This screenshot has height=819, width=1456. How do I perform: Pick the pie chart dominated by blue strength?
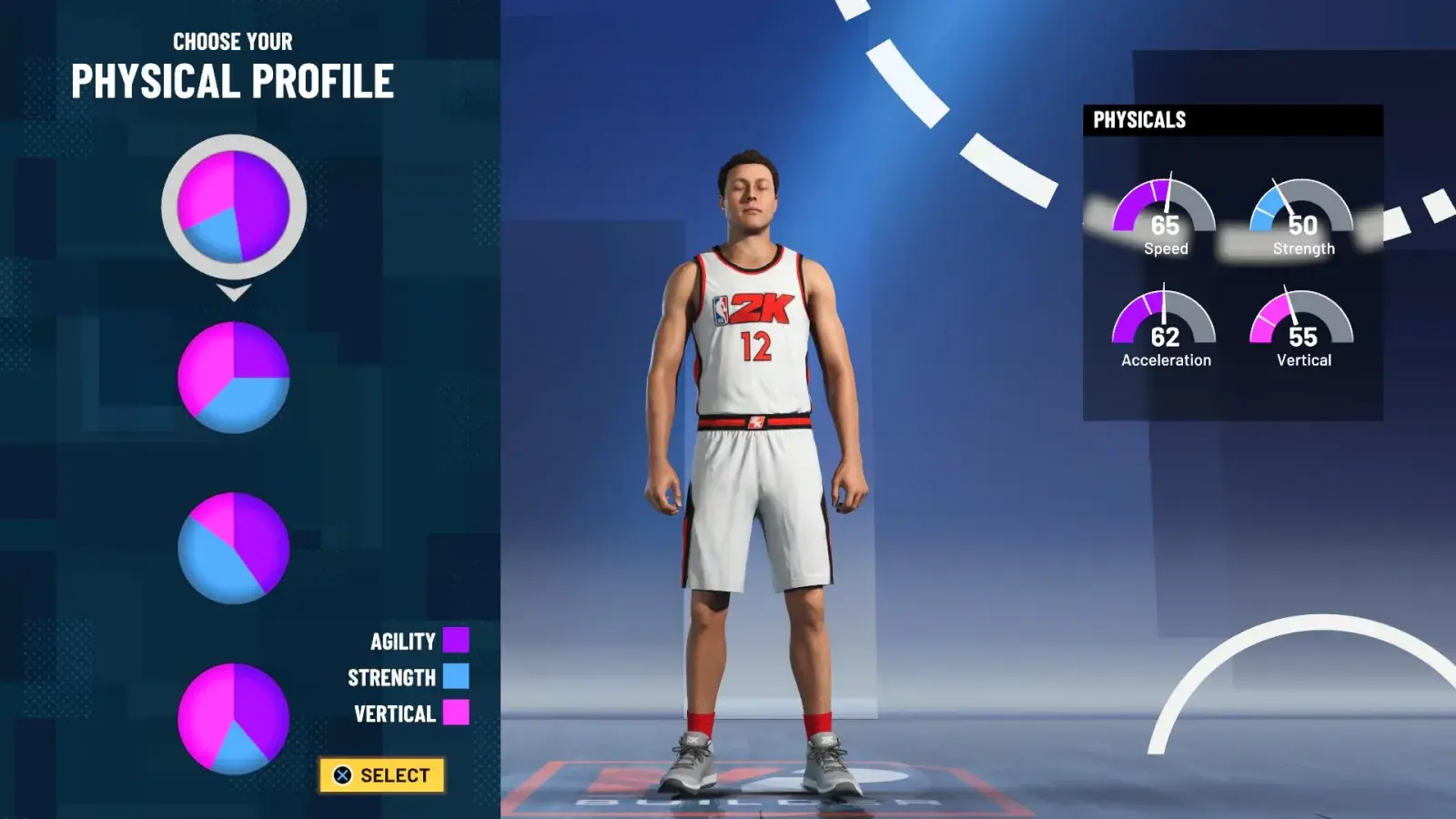234,548
